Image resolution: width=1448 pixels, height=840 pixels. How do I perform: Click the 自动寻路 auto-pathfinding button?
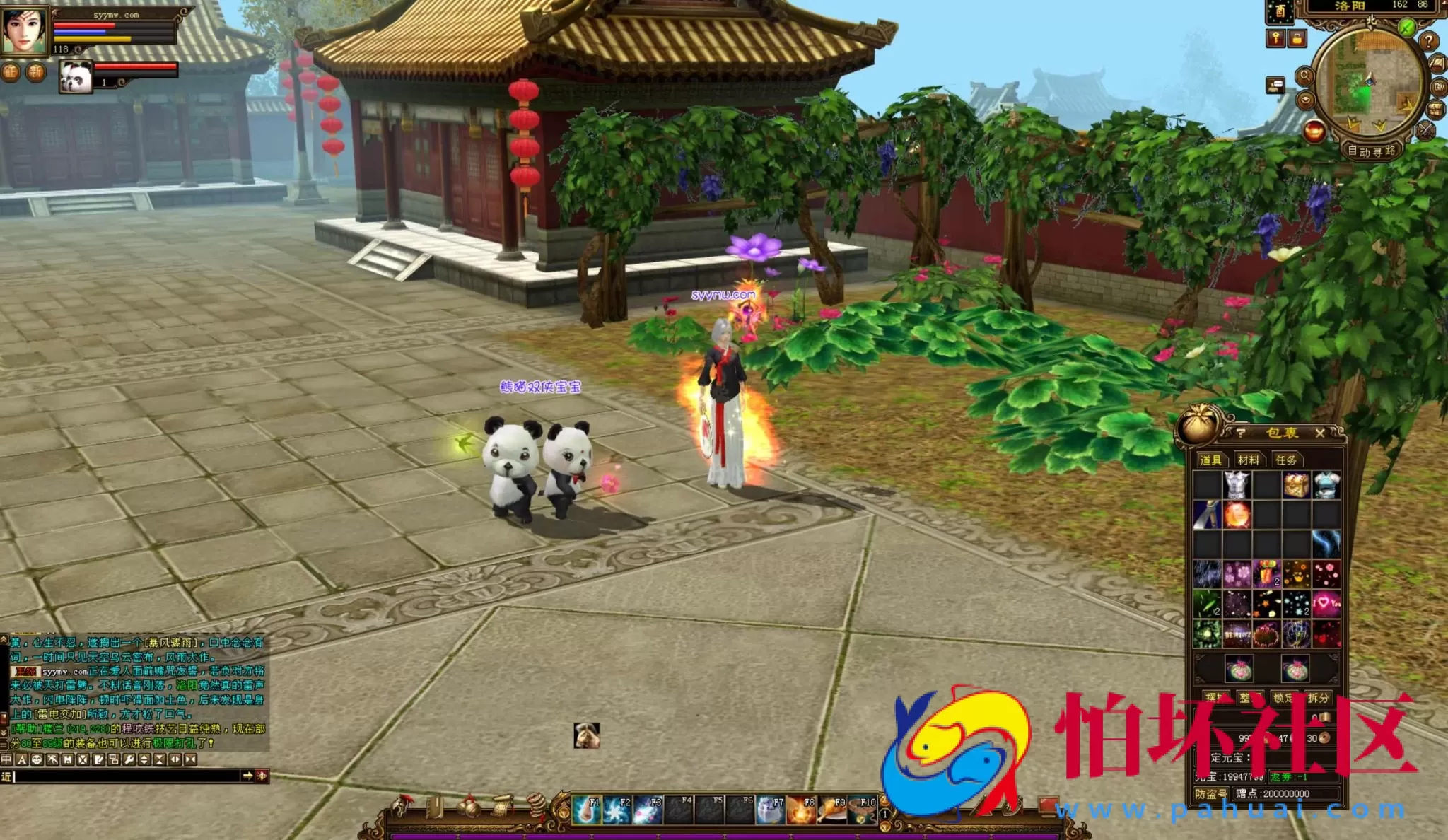click(1372, 153)
